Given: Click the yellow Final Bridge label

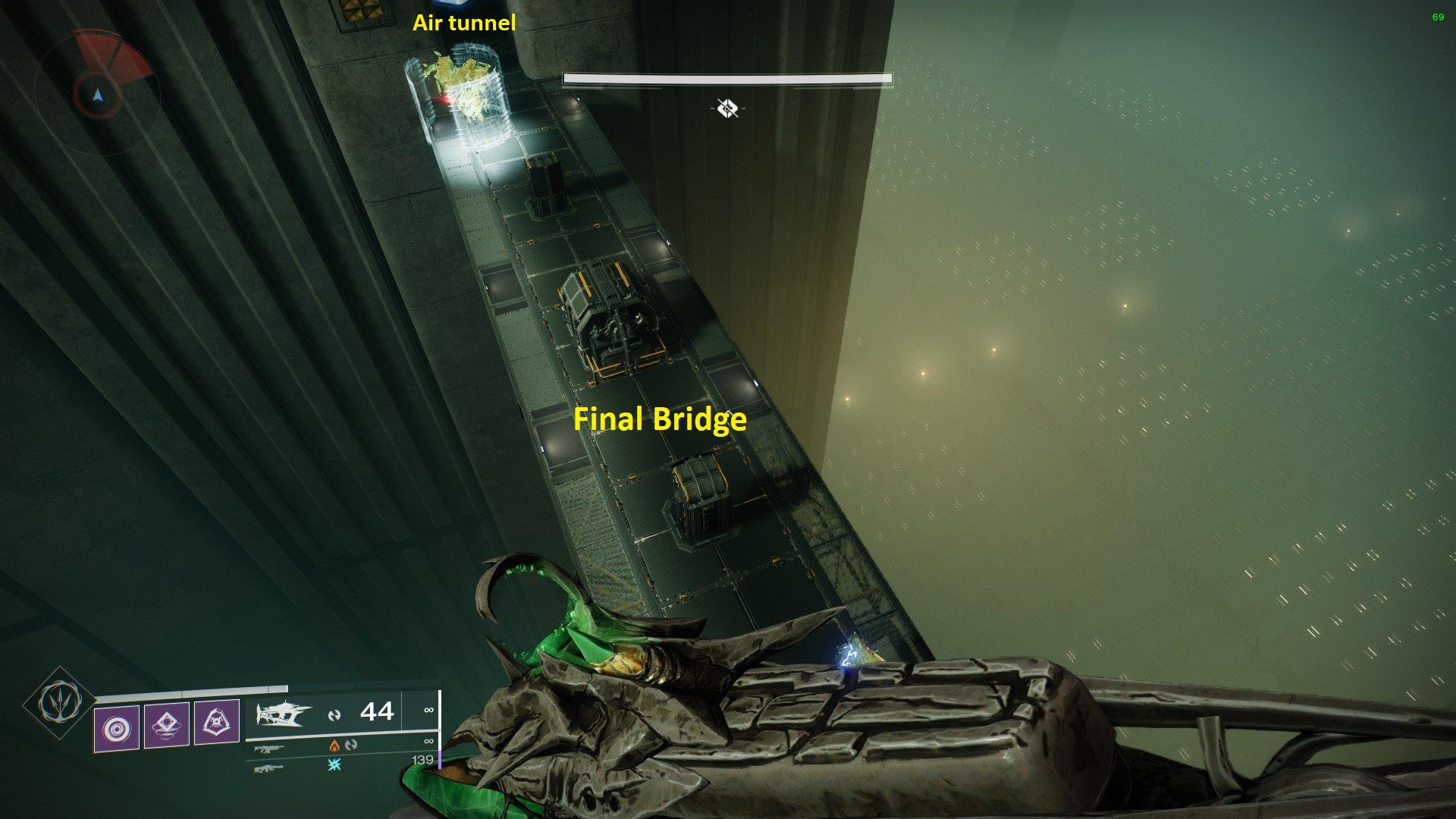Looking at the screenshot, I should pyautogui.click(x=661, y=419).
